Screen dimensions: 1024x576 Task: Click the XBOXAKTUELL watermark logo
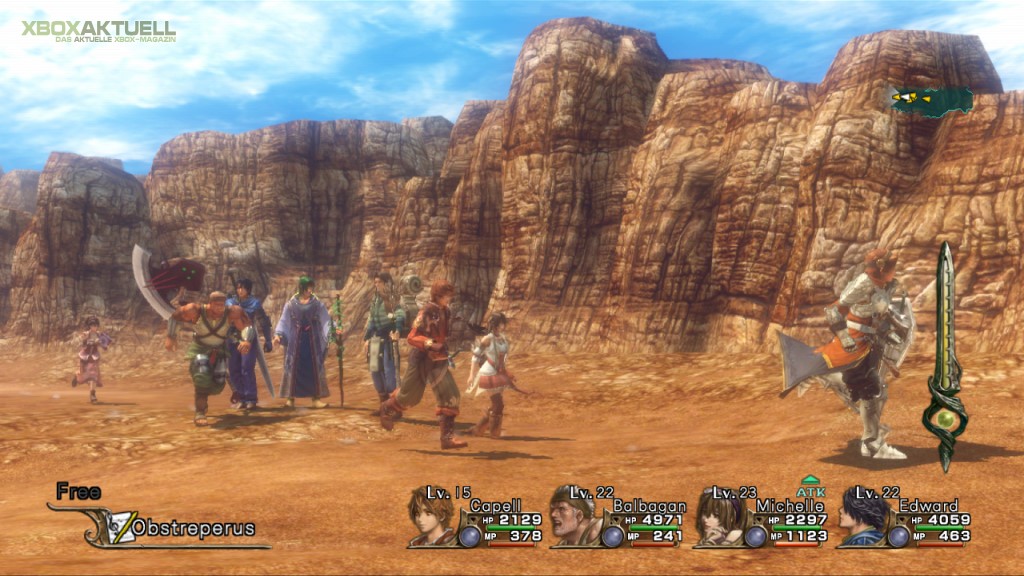[98, 30]
